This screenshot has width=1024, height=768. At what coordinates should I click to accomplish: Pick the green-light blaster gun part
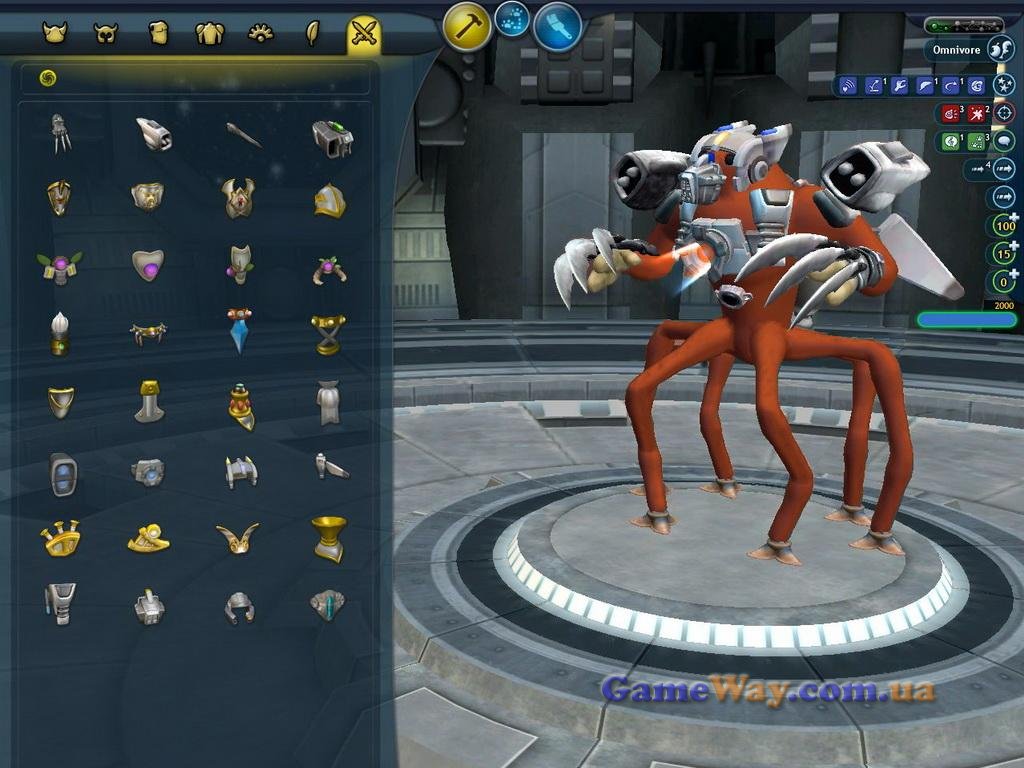331,138
